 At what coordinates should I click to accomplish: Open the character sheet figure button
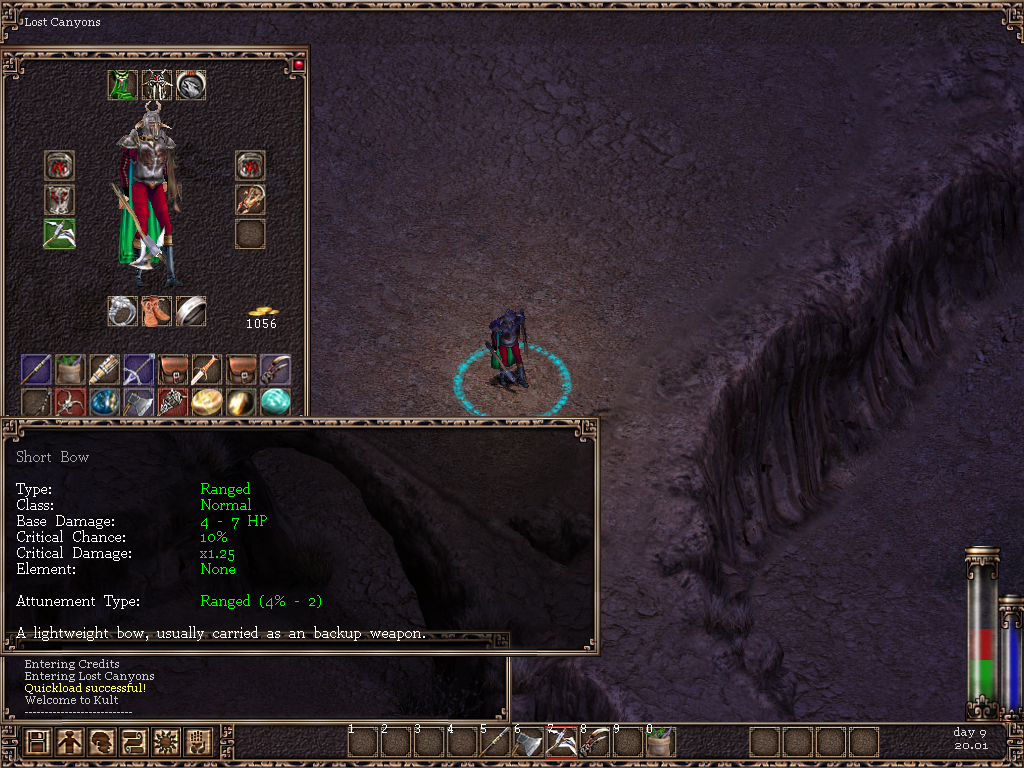[70, 742]
